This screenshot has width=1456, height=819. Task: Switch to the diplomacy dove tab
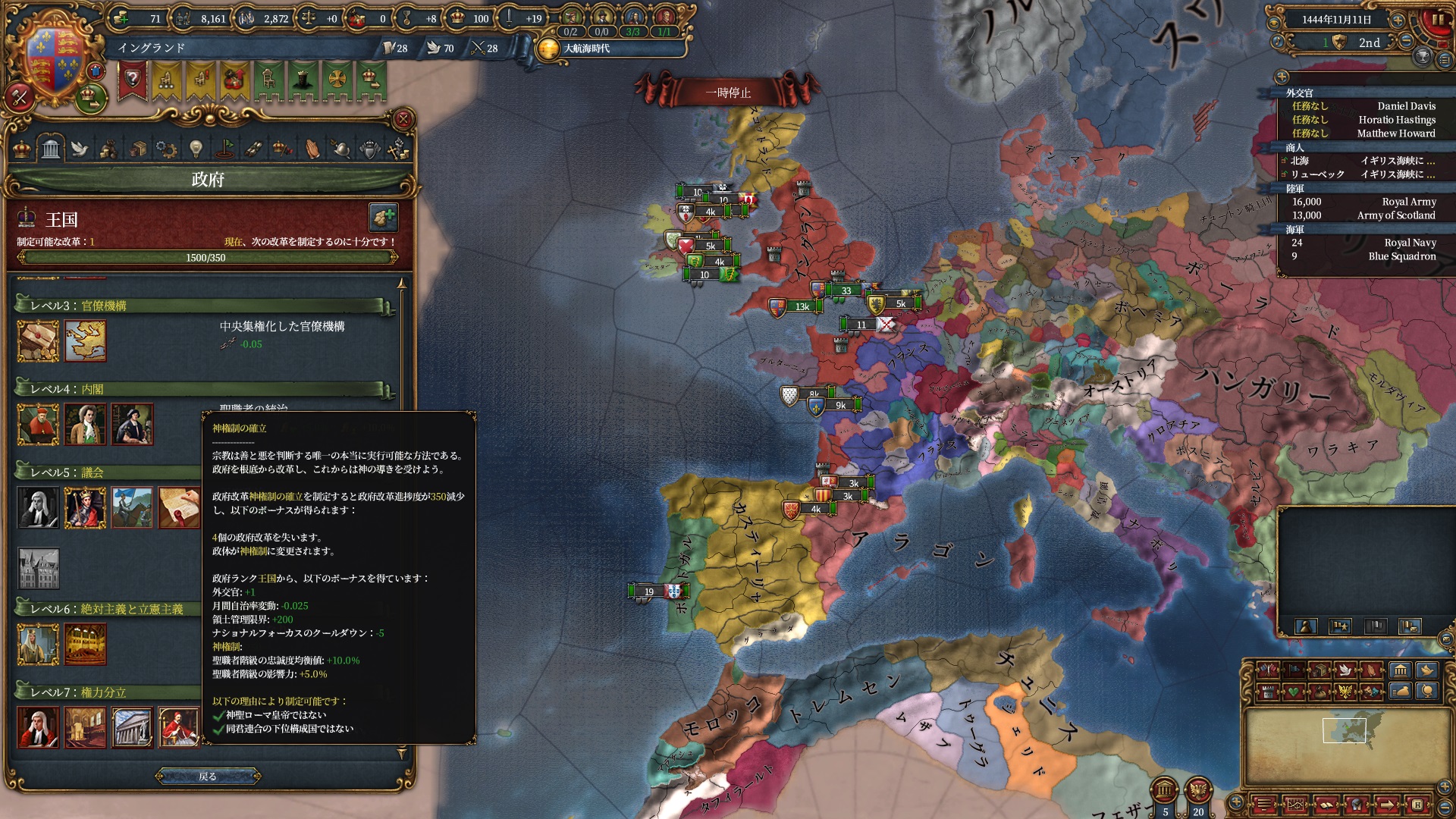(79, 148)
